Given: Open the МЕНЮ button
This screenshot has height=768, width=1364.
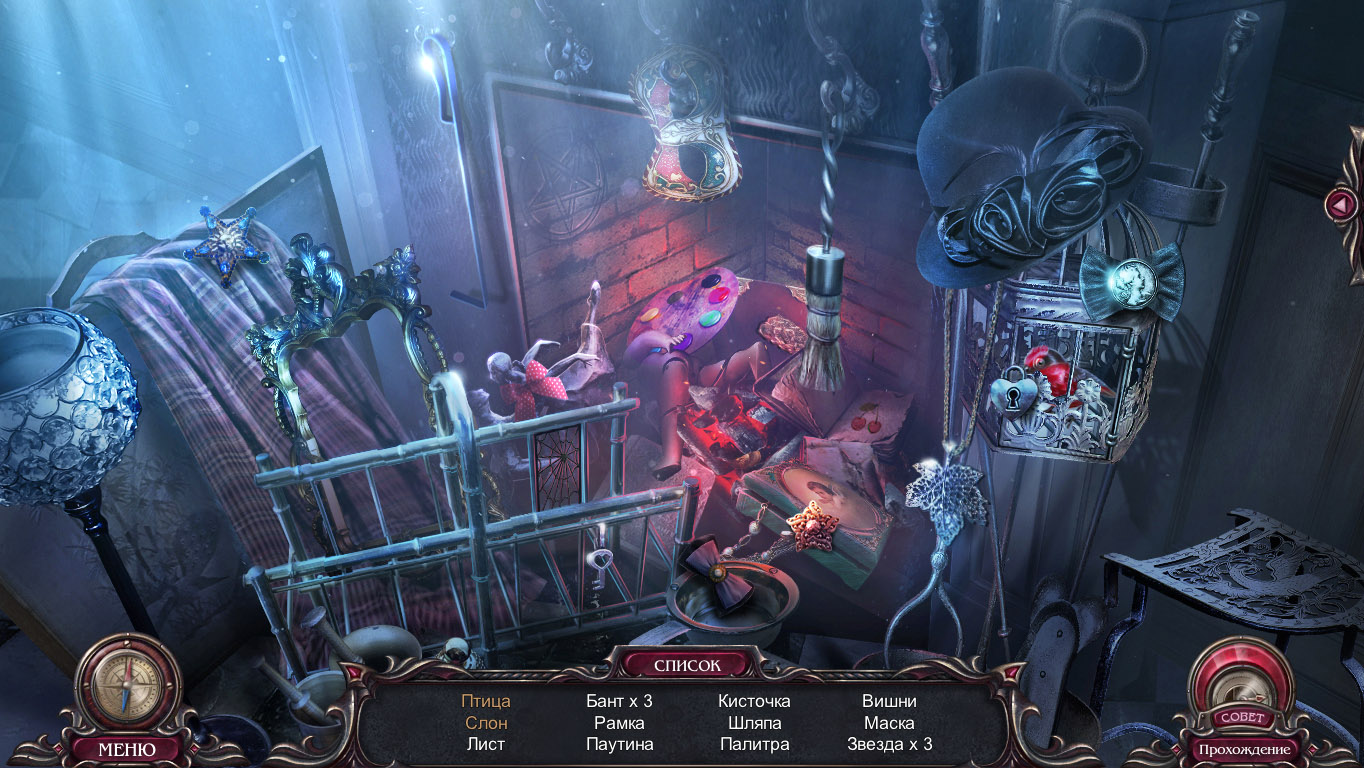Looking at the screenshot, I should tap(126, 748).
